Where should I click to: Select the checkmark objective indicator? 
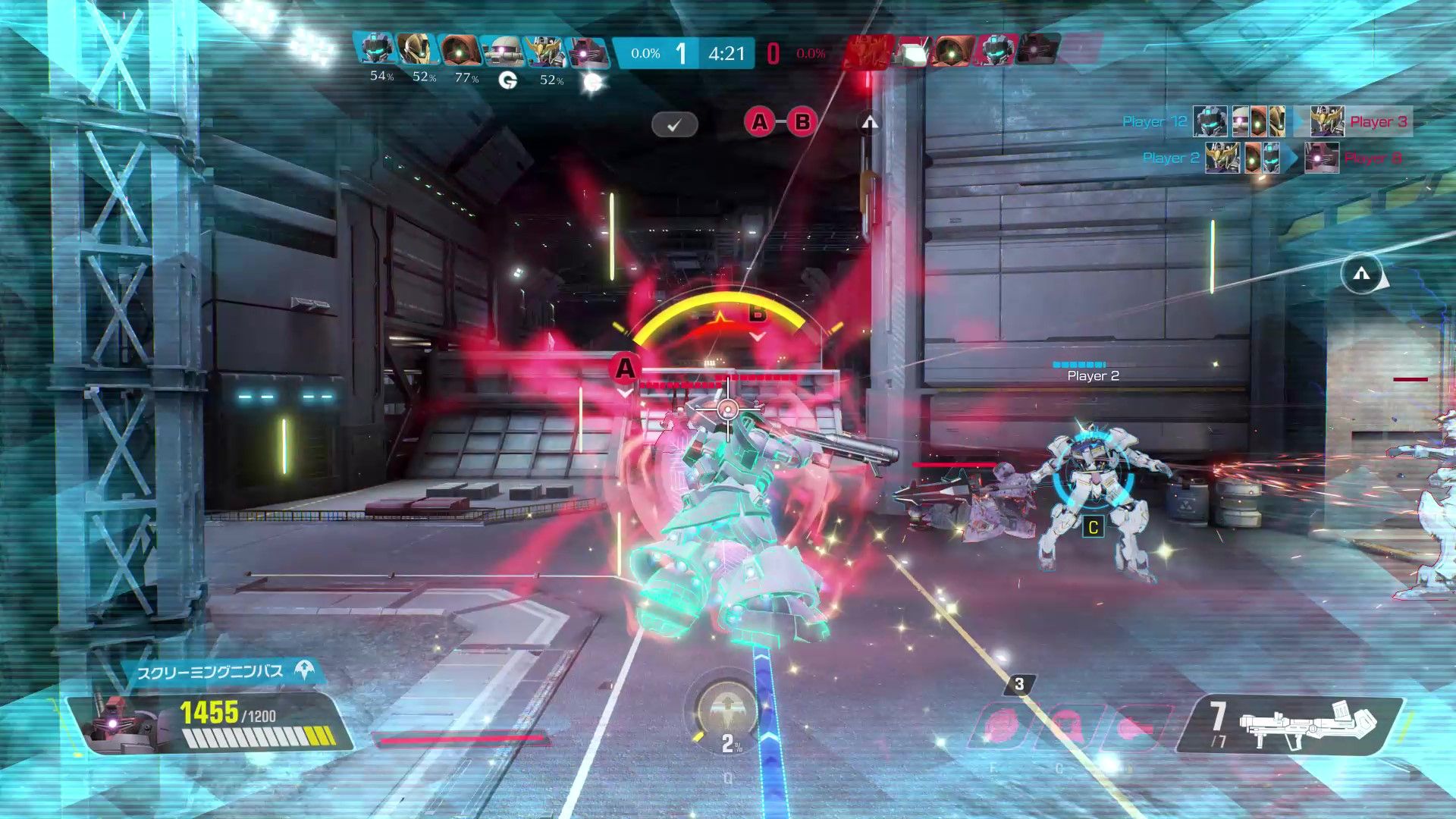(674, 124)
